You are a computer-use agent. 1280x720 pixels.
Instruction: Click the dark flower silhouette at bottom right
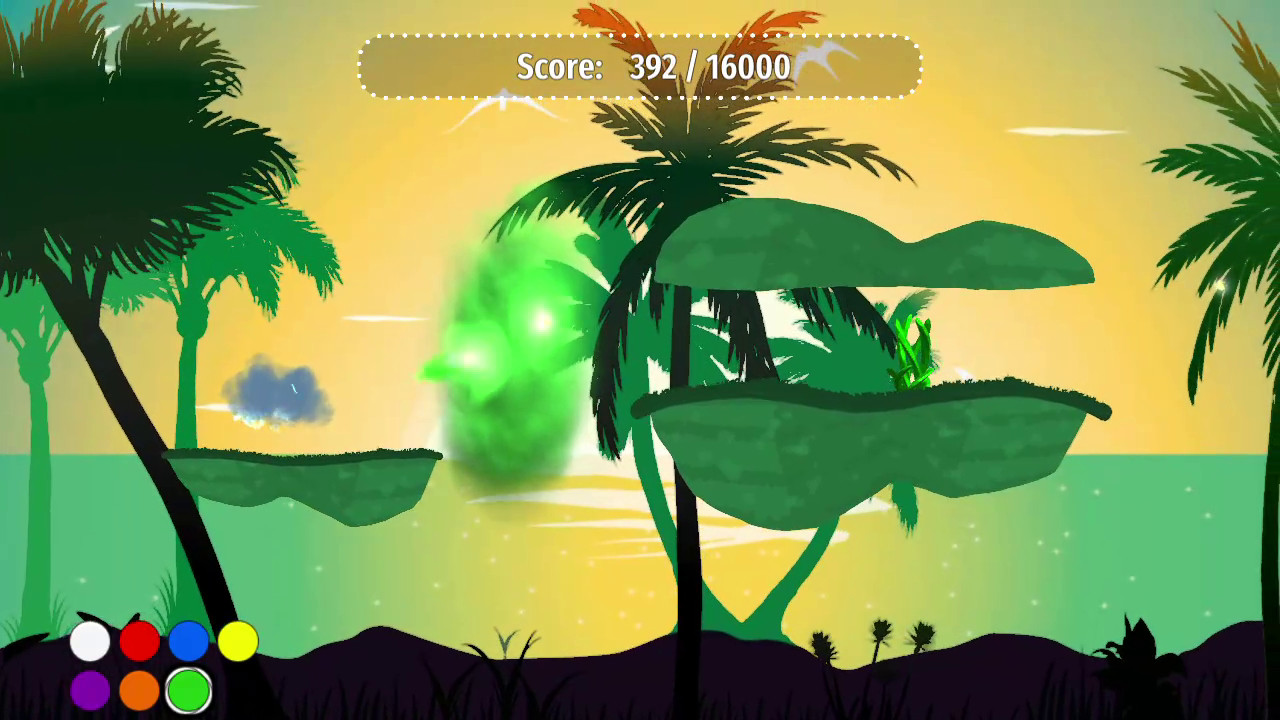1135,640
